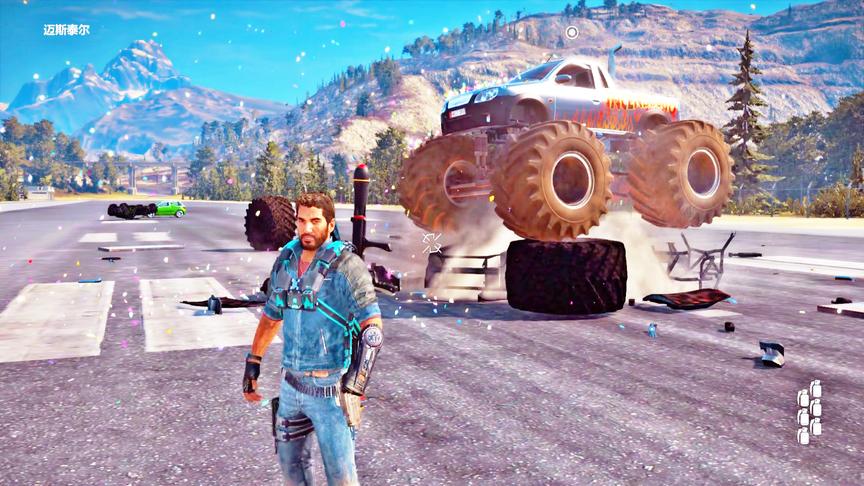Viewport: 864px width, 486px height.
Task: Click the 迈斯泰尔 channel watermark
Action: (67, 30)
